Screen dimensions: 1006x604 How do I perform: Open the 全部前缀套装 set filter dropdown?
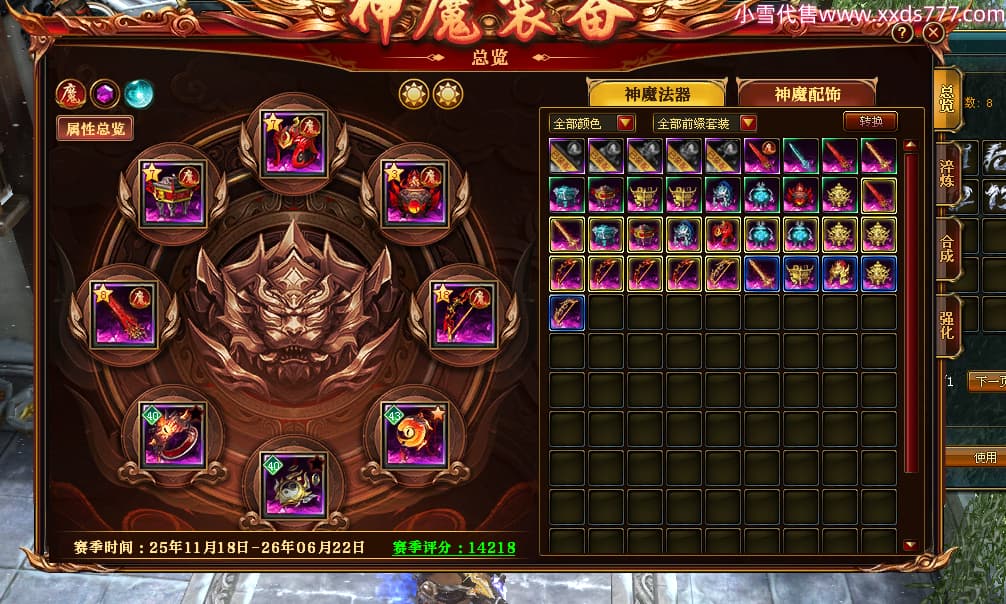point(704,123)
